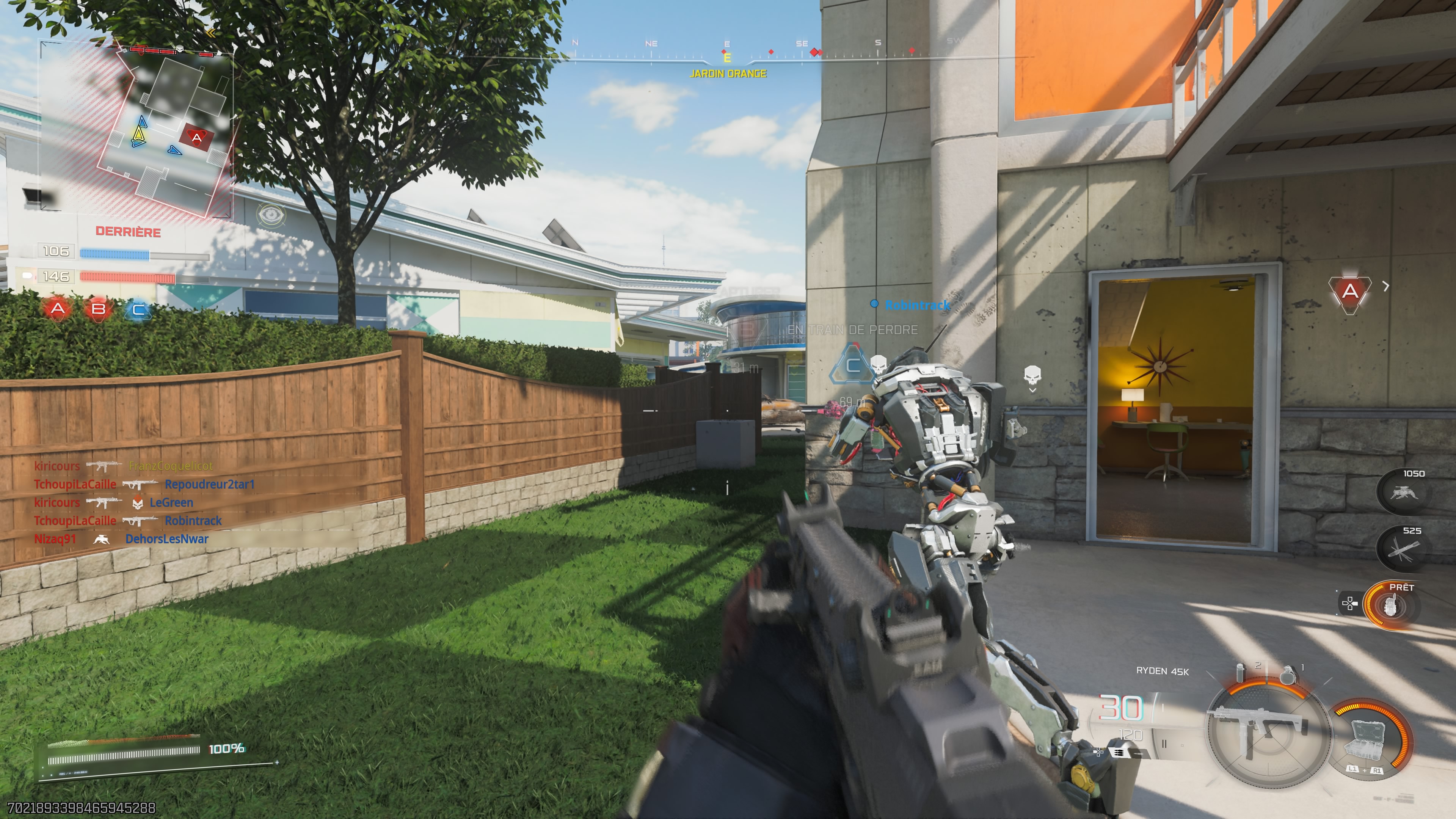Click the A objective icon beside B

coord(58,309)
